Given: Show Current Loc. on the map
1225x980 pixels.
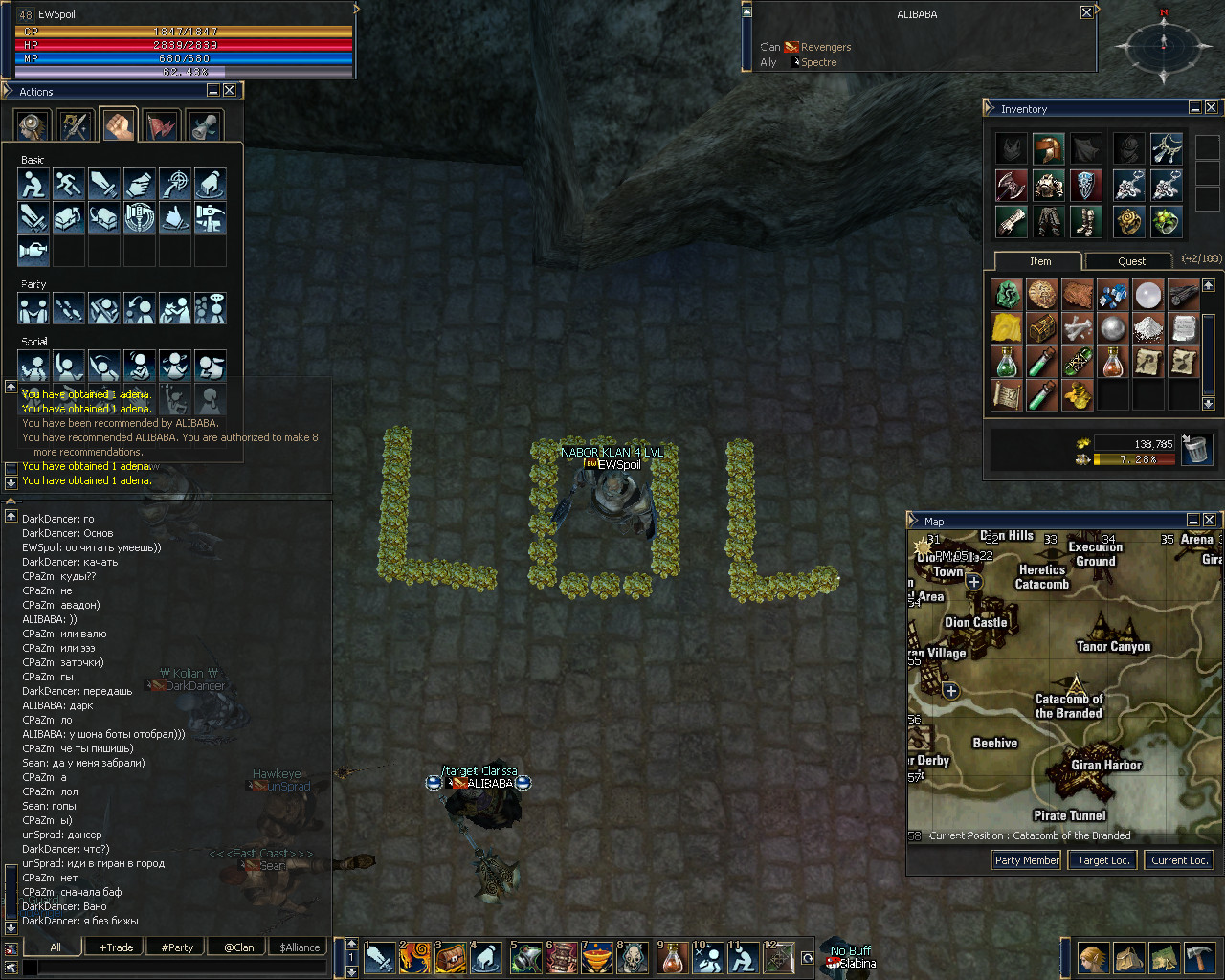Looking at the screenshot, I should click(x=1179, y=860).
